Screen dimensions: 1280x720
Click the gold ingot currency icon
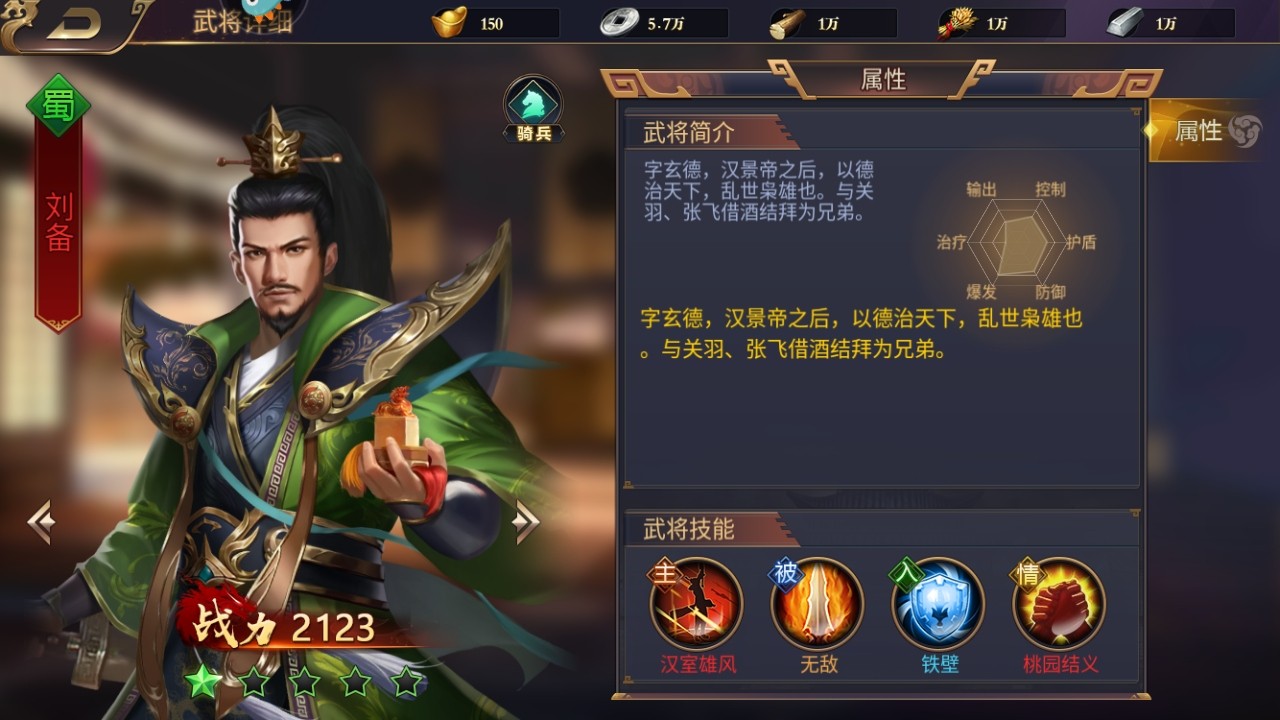click(x=449, y=22)
